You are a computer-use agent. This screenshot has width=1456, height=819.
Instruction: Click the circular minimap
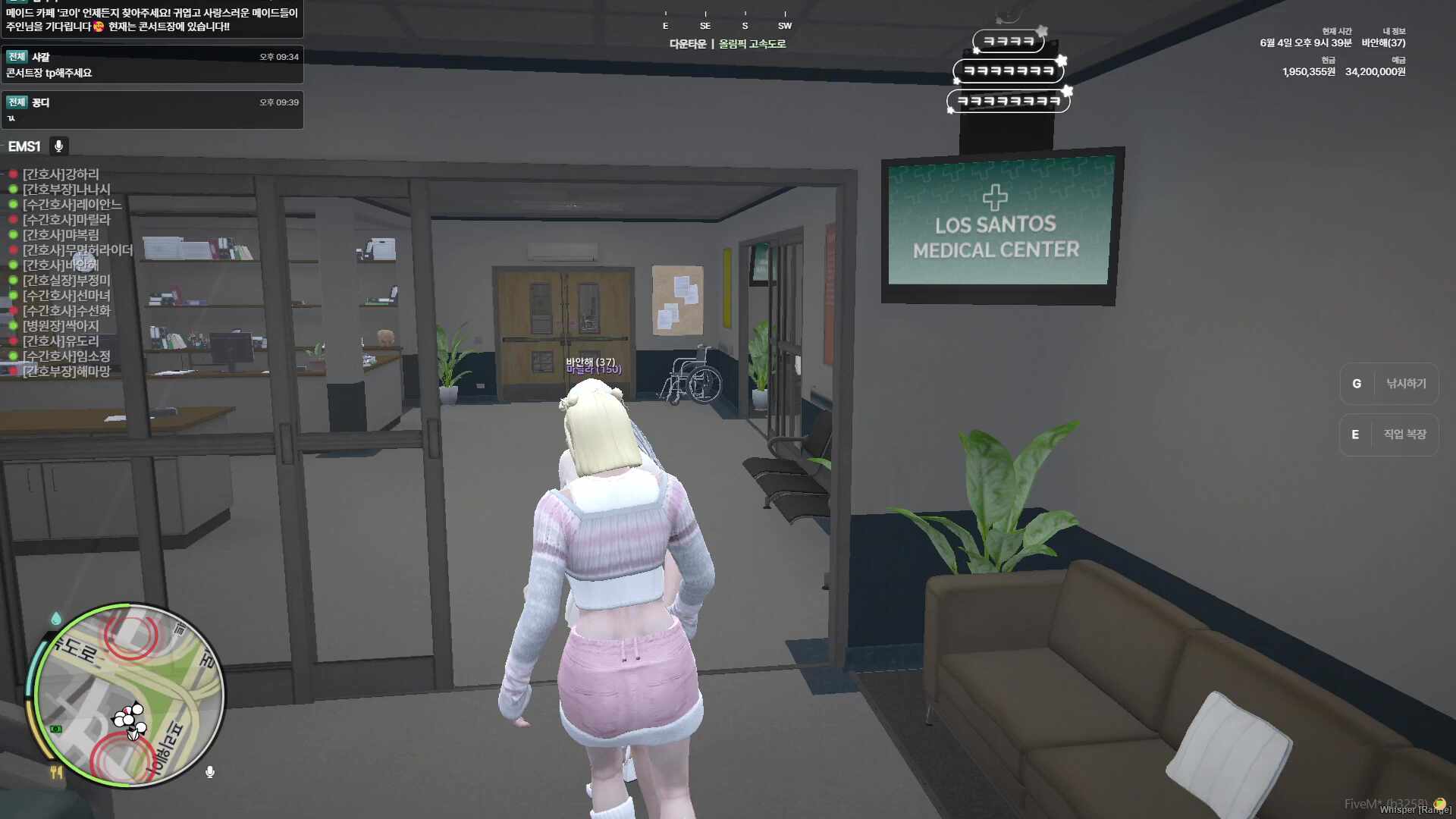coord(130,695)
